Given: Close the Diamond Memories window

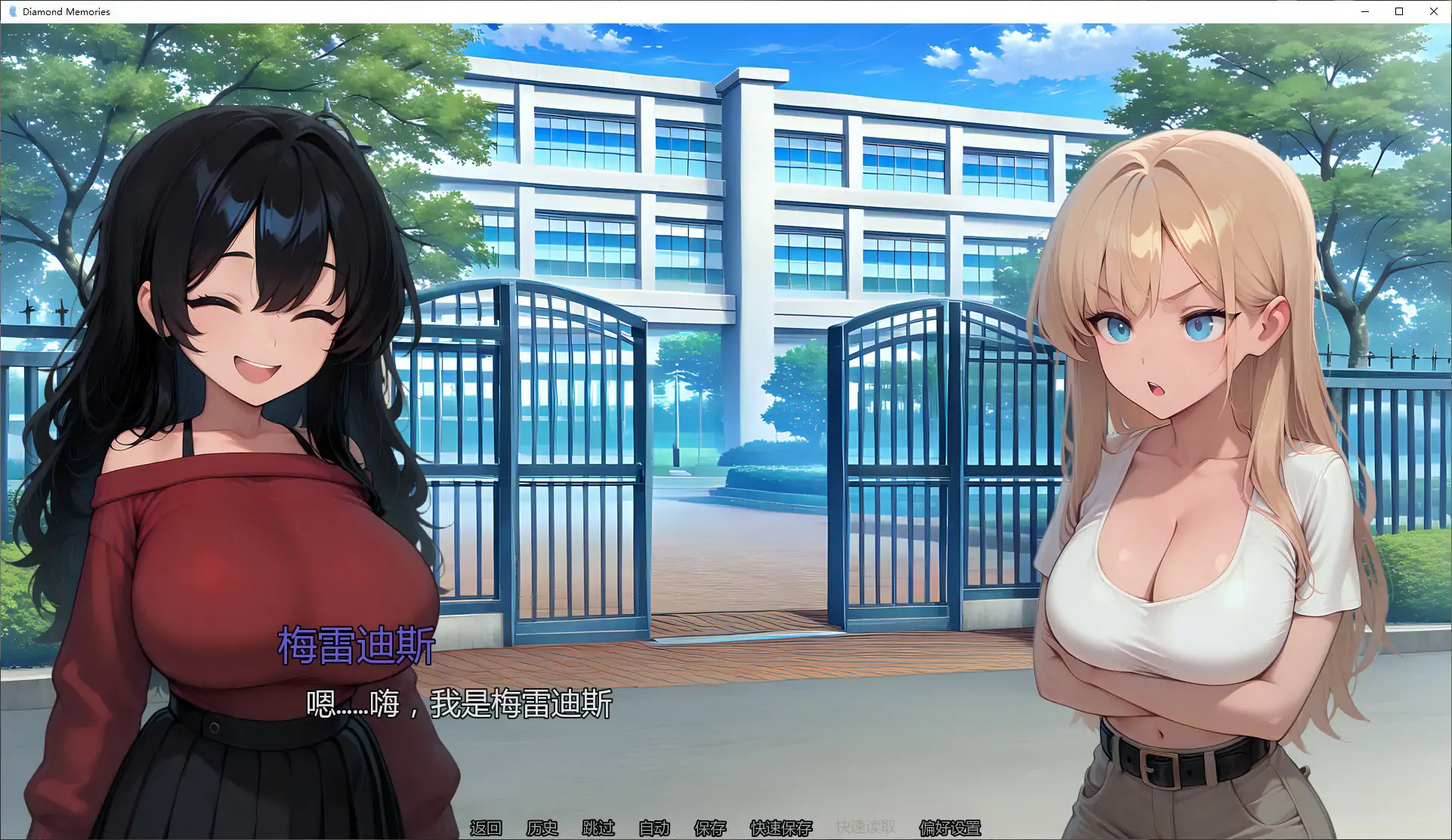Looking at the screenshot, I should click(x=1434, y=11).
